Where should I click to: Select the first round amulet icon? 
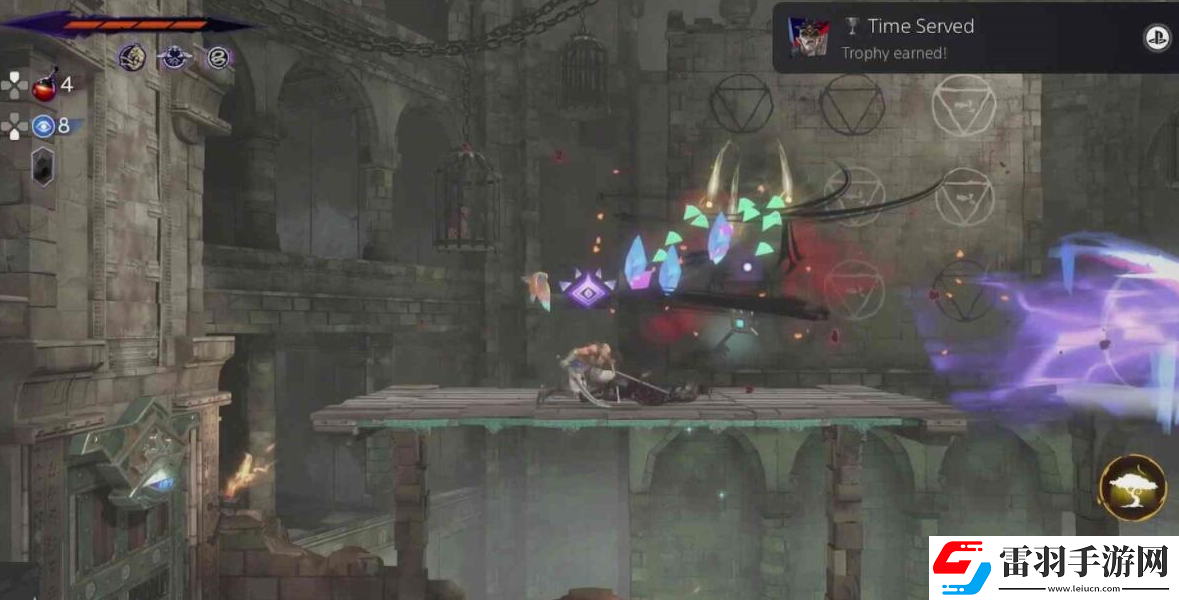click(131, 57)
